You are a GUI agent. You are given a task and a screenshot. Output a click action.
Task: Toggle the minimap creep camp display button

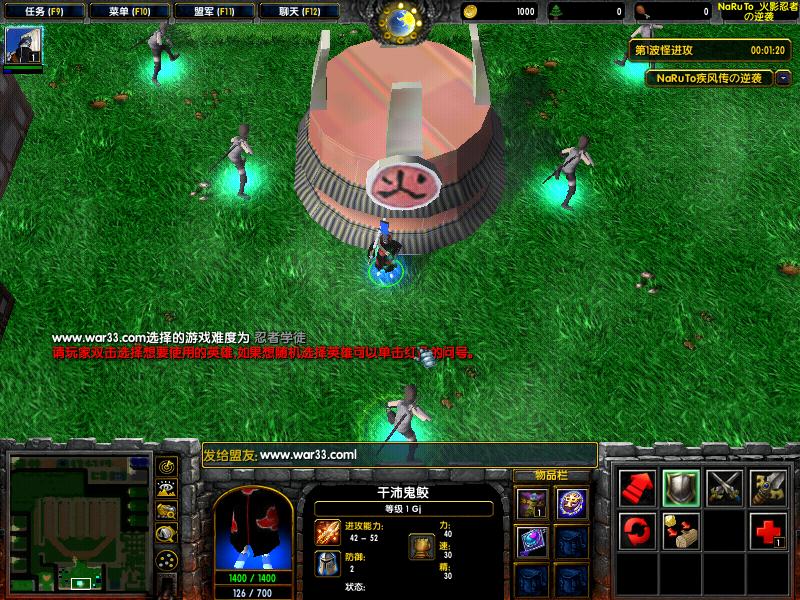[167, 534]
